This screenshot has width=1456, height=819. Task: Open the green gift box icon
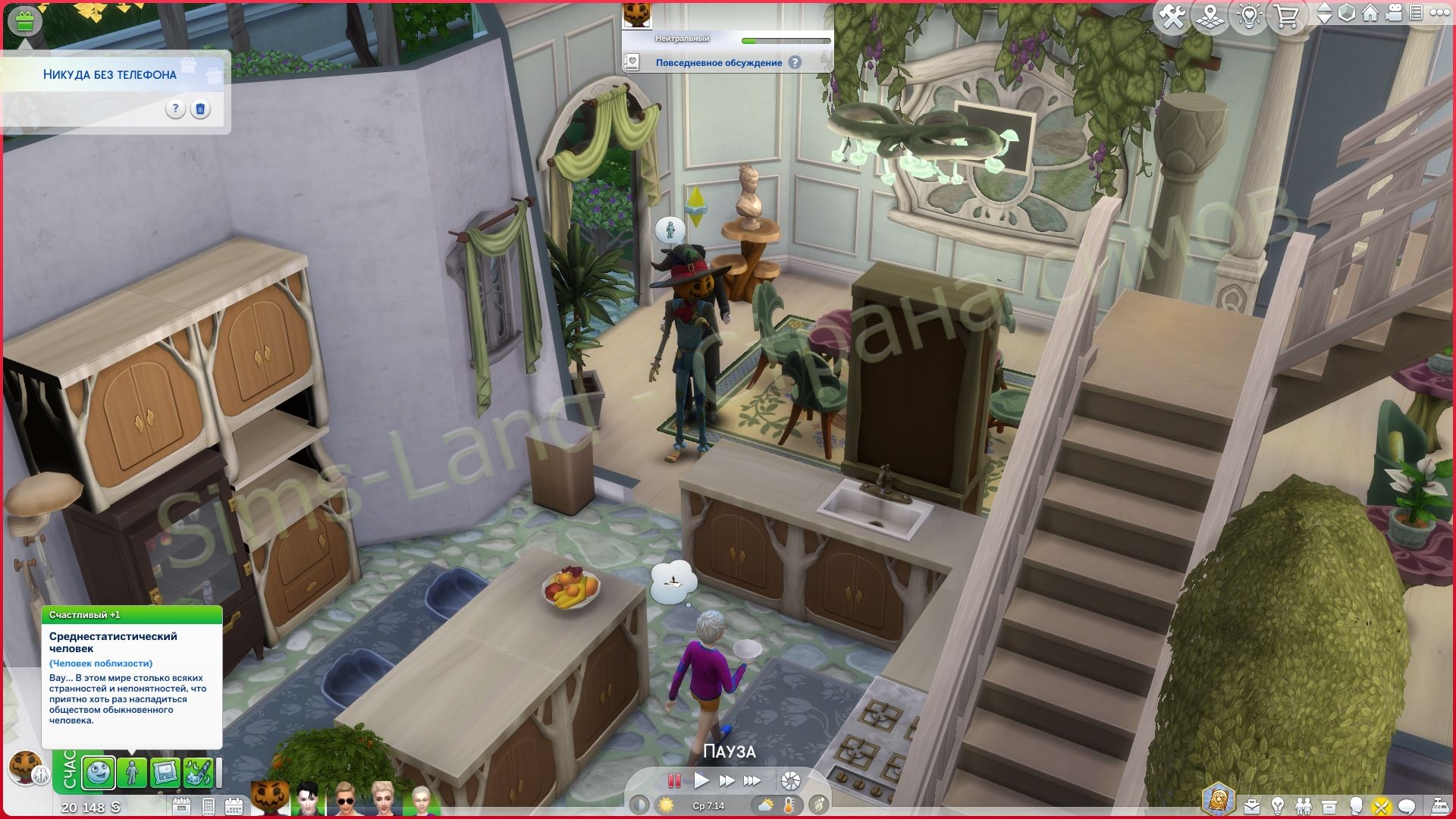[25, 20]
